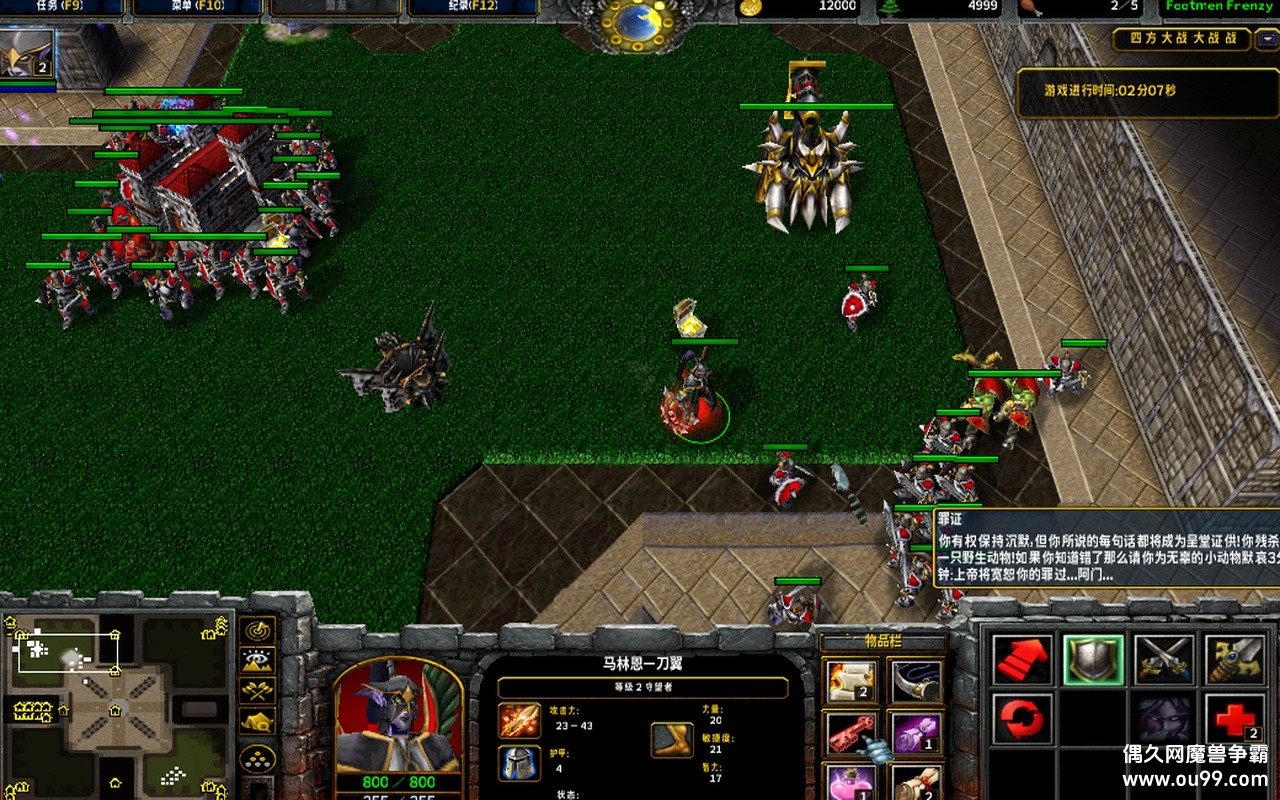Select the flaming scroll inventory item
Viewport: 1280px width, 800px height.
tap(852, 682)
